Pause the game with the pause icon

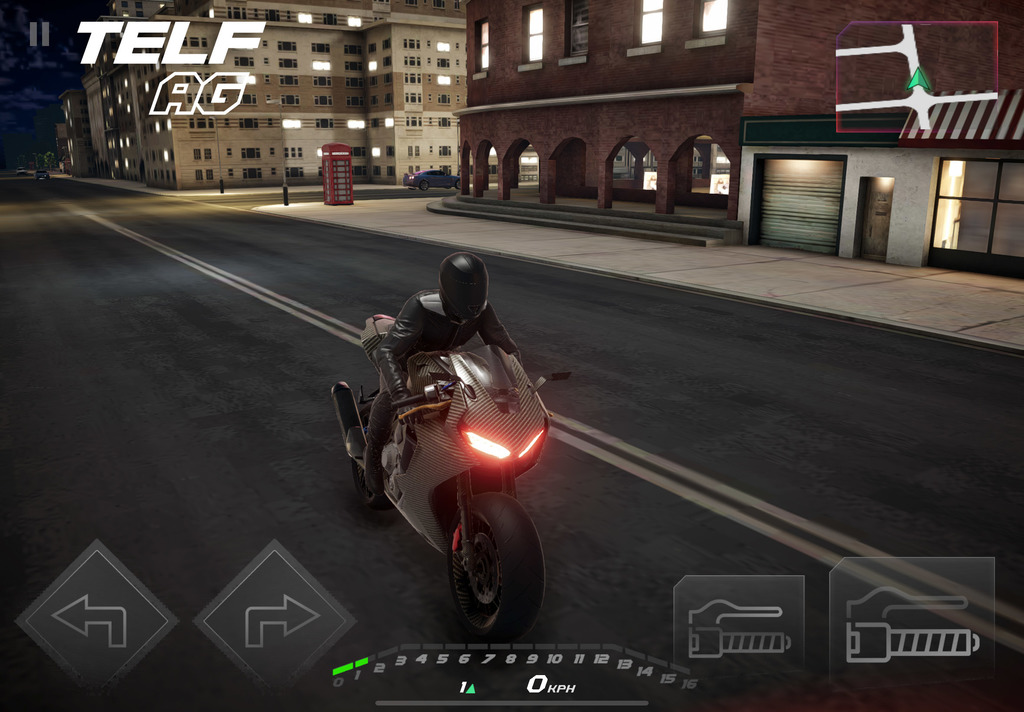pos(39,34)
